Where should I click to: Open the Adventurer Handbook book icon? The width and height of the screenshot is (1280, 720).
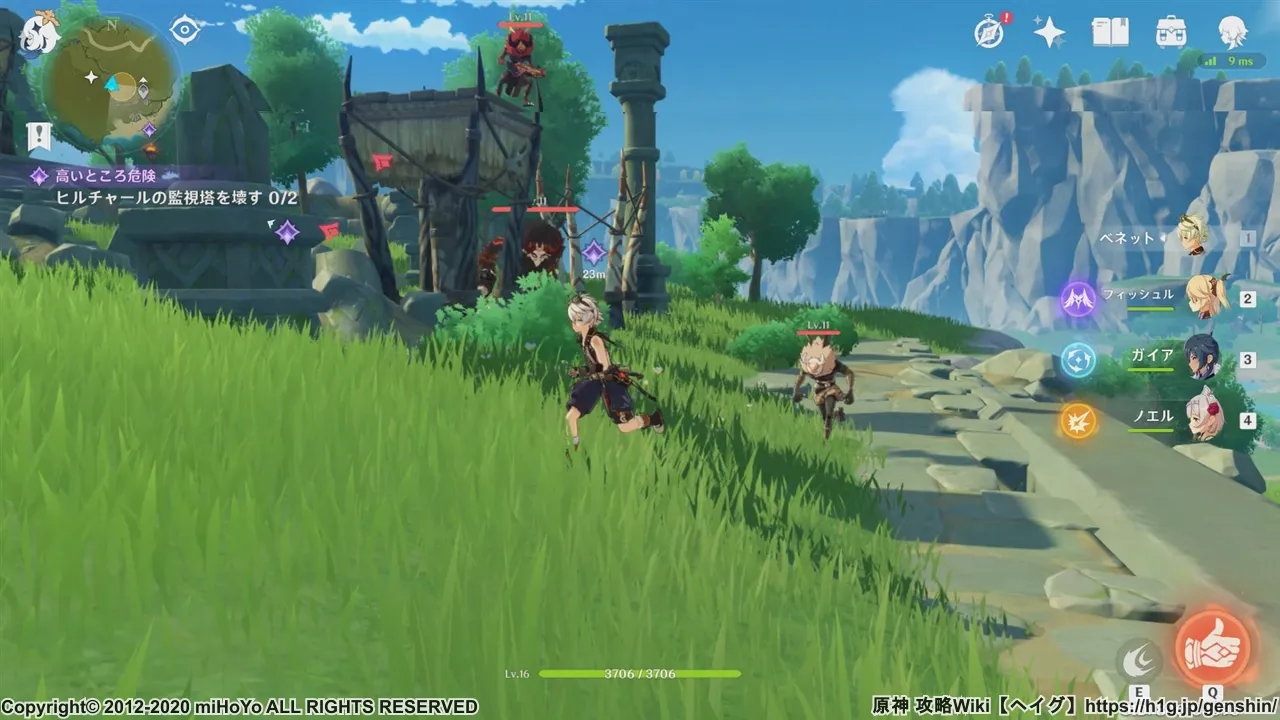pos(1110,33)
